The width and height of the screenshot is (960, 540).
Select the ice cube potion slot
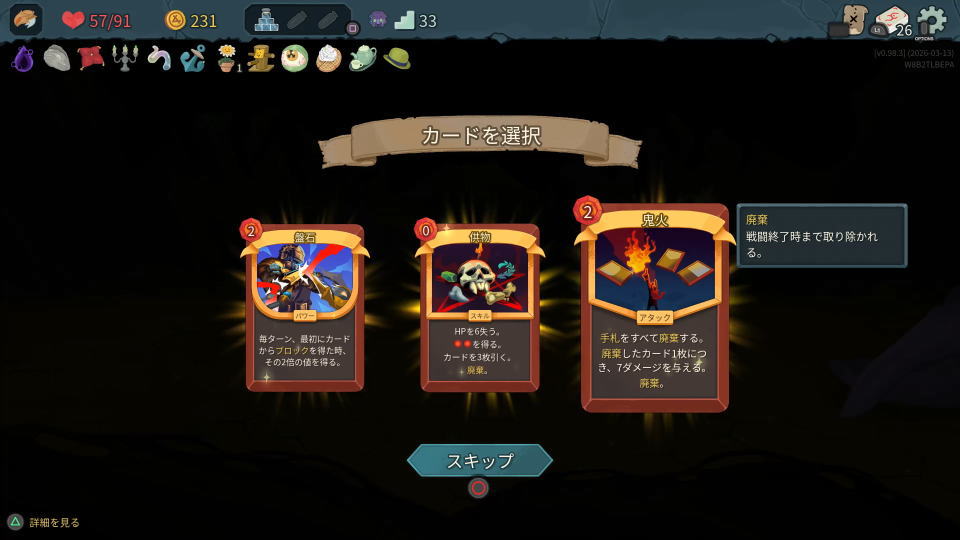pos(266,20)
